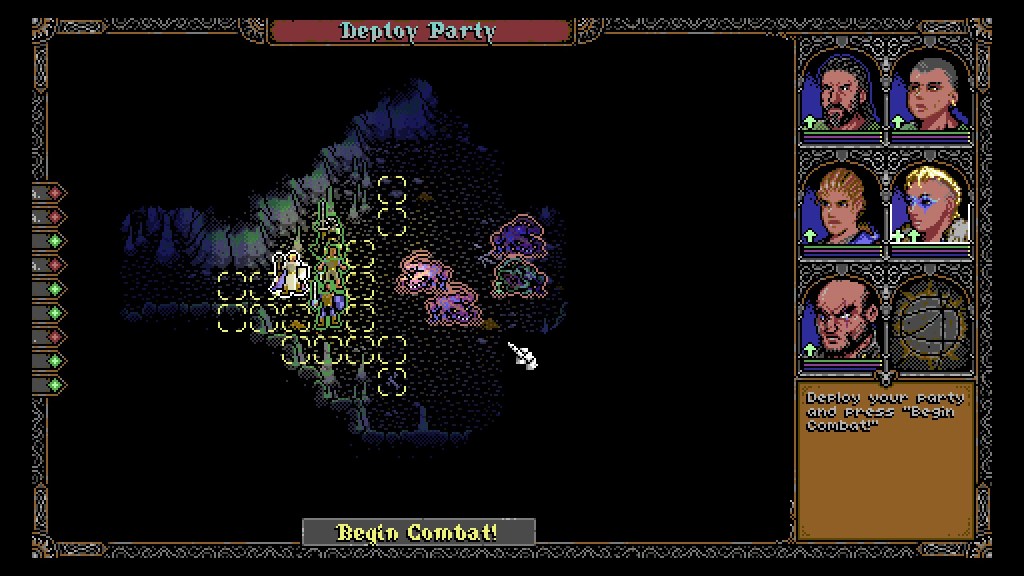Viewport: 1024px width, 576px height.
Task: Select the white-robed unit with the white outline
Action: click(x=291, y=273)
